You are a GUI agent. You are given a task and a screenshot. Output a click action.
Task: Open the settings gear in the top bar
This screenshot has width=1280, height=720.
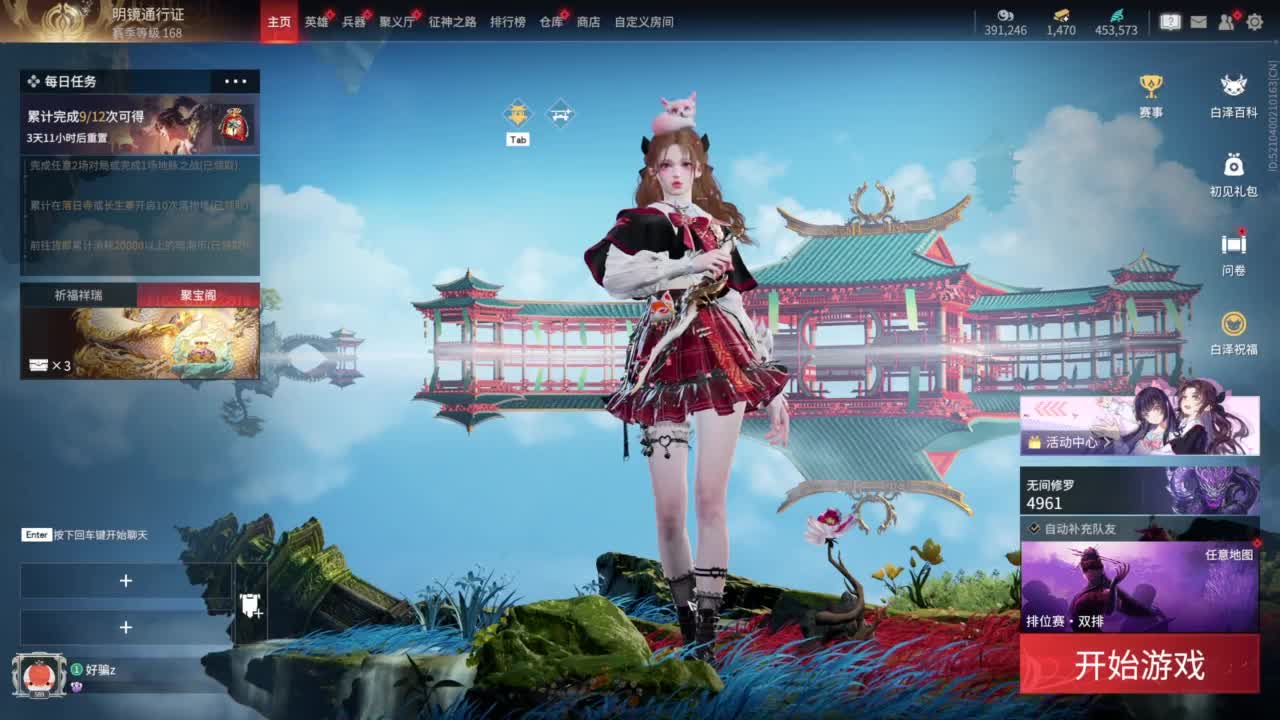pos(1256,22)
